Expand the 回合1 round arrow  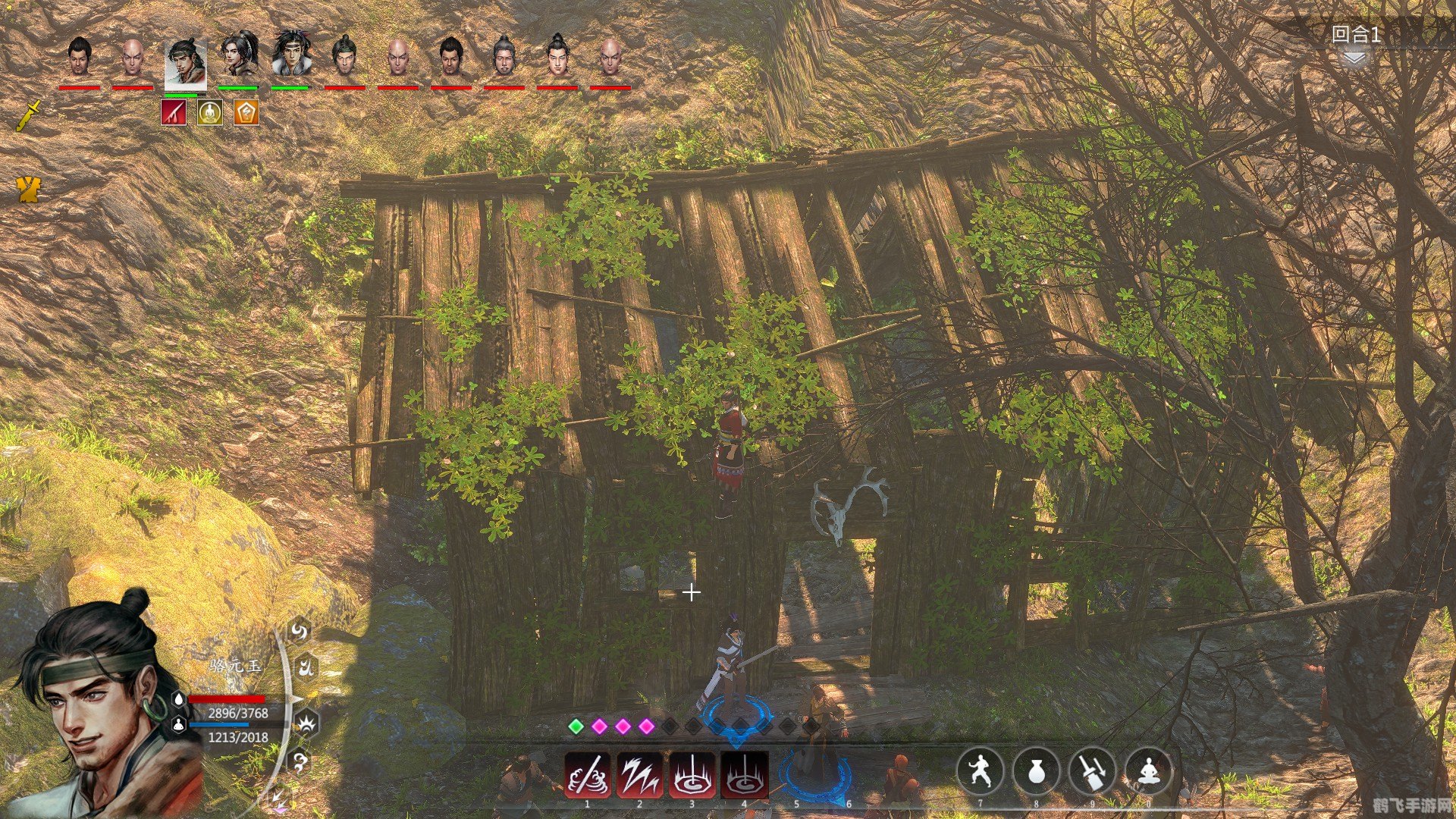[1354, 58]
